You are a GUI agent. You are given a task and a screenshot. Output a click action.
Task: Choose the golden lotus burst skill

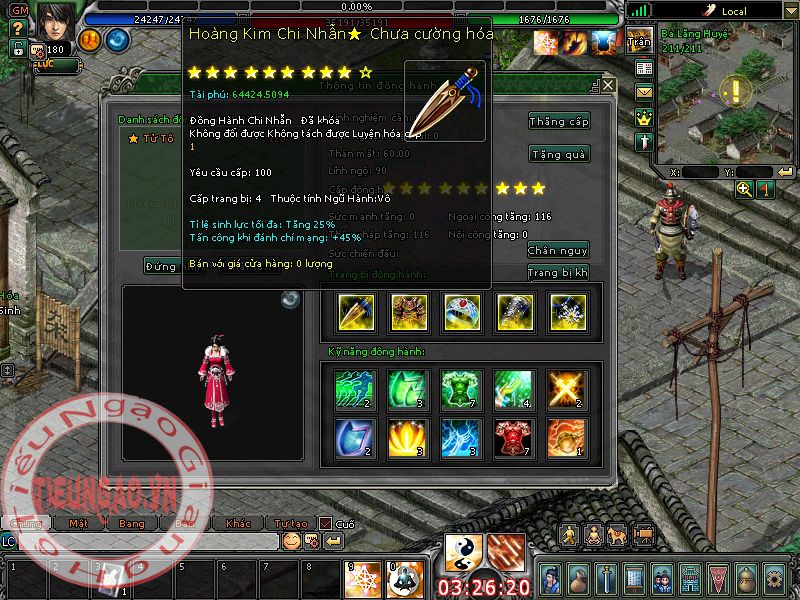click(x=409, y=437)
